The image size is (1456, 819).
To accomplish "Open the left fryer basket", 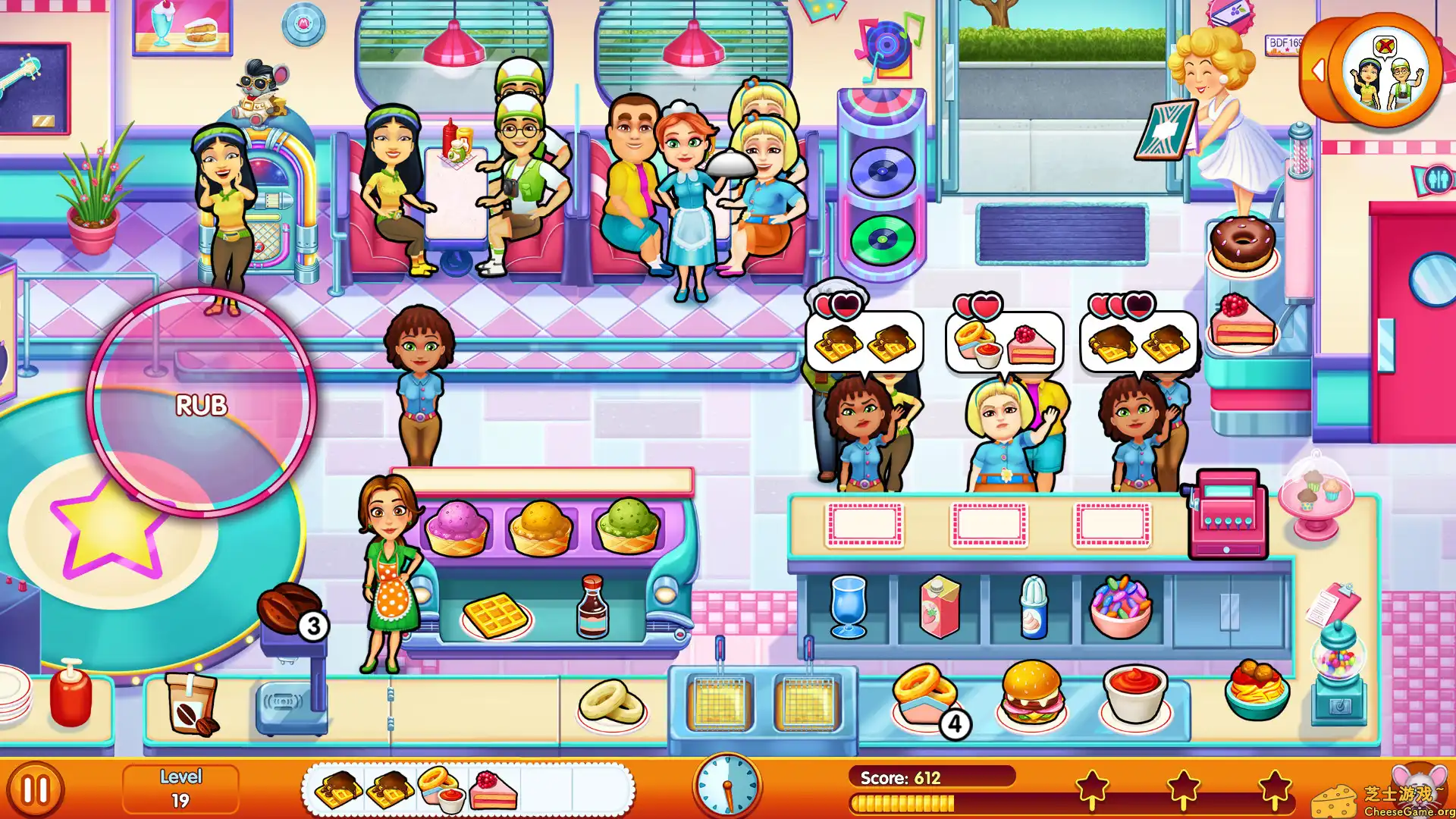I will click(720, 701).
